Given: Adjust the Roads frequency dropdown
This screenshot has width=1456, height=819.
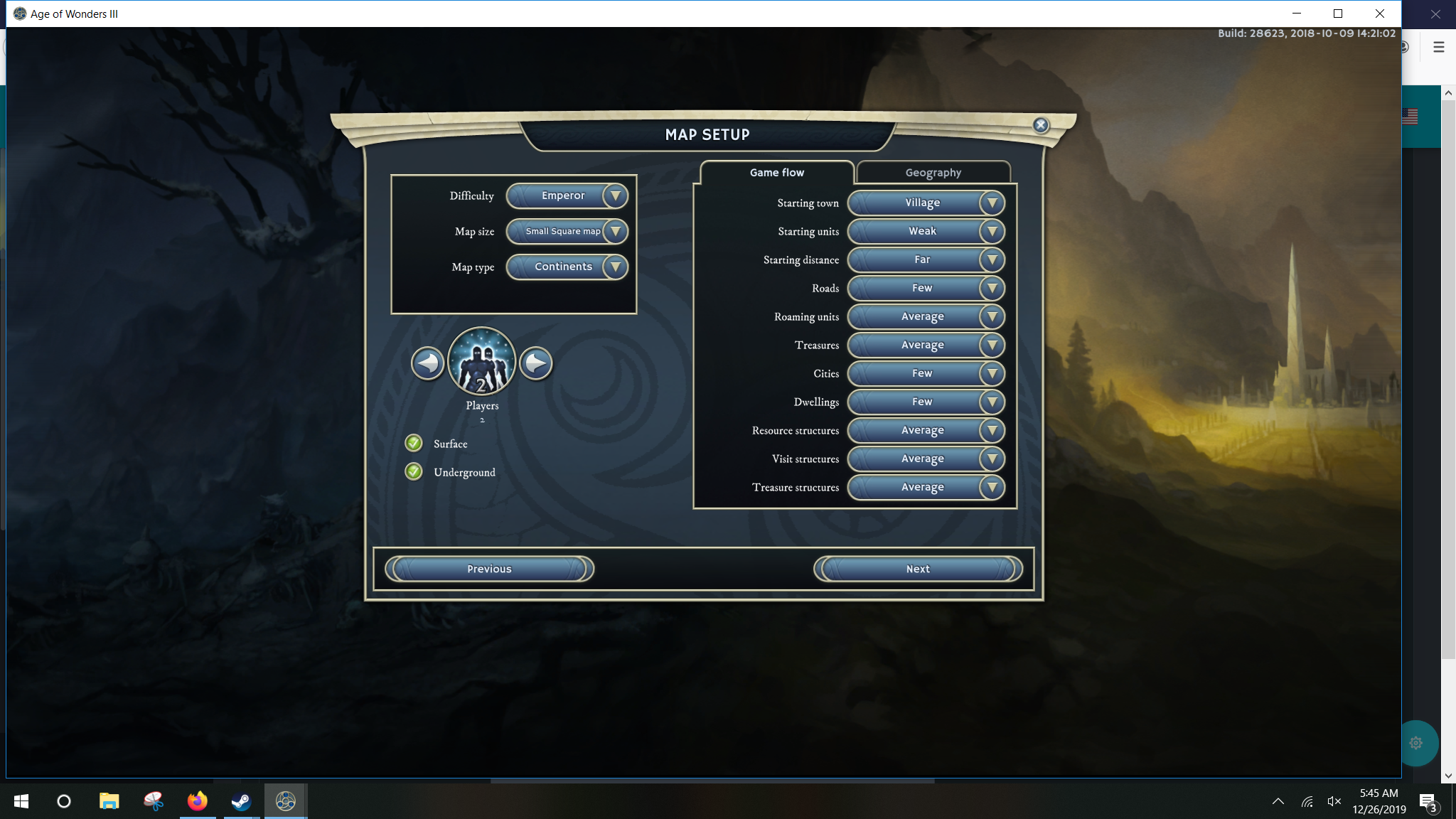Looking at the screenshot, I should [926, 288].
